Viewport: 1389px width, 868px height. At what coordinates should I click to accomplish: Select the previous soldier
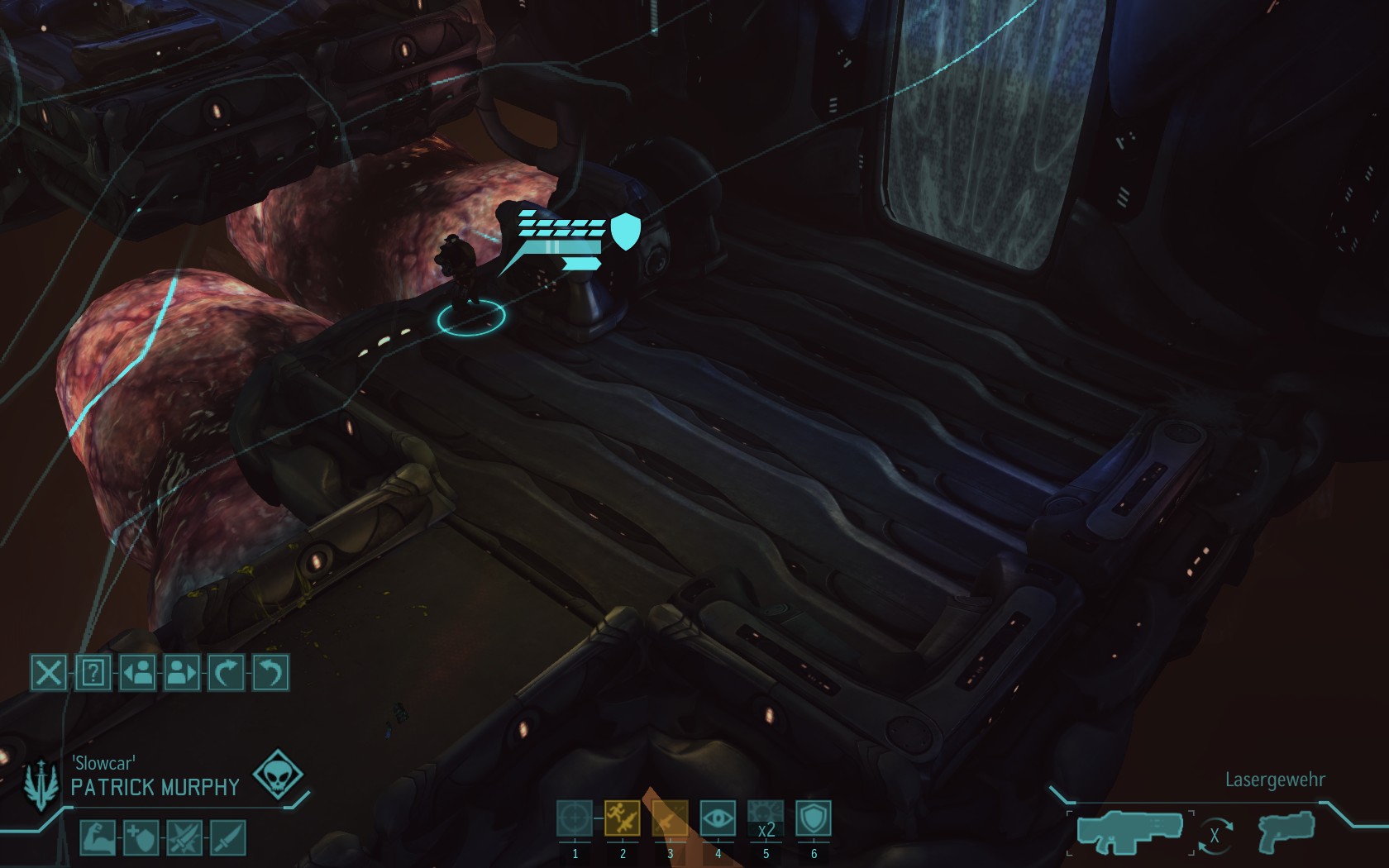[x=137, y=673]
